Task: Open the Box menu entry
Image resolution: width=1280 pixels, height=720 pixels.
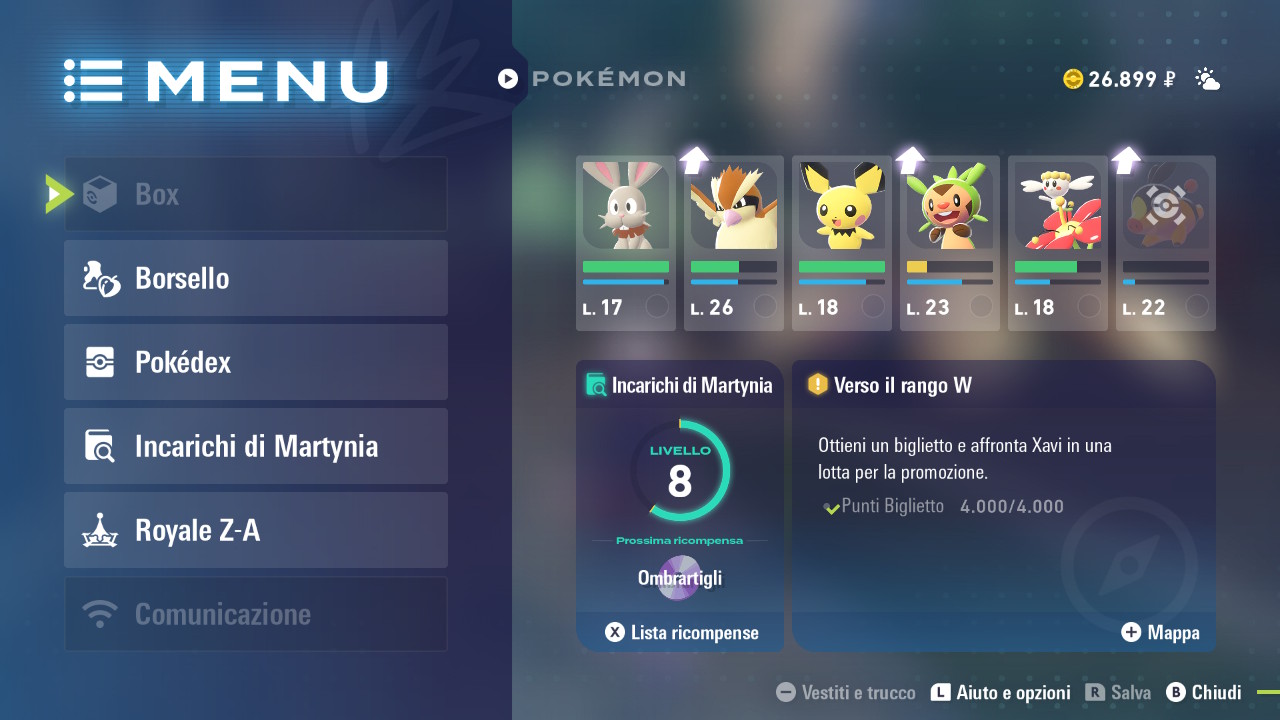Action: [x=256, y=194]
